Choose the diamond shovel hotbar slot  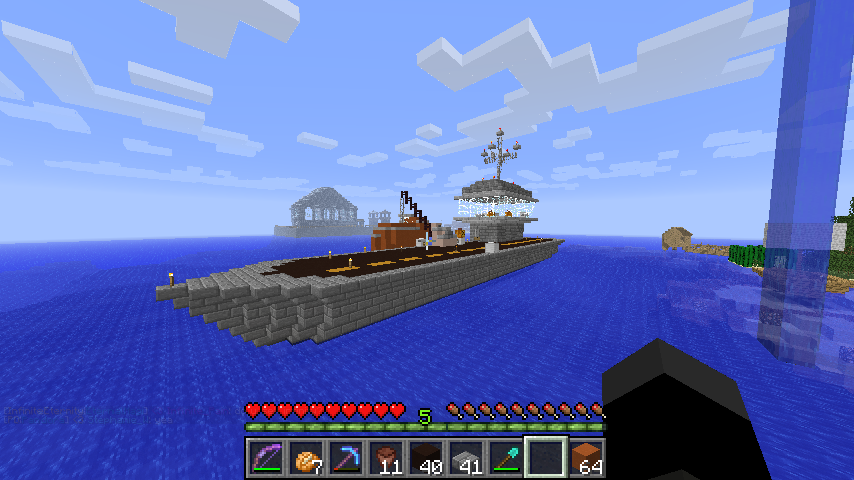point(506,458)
